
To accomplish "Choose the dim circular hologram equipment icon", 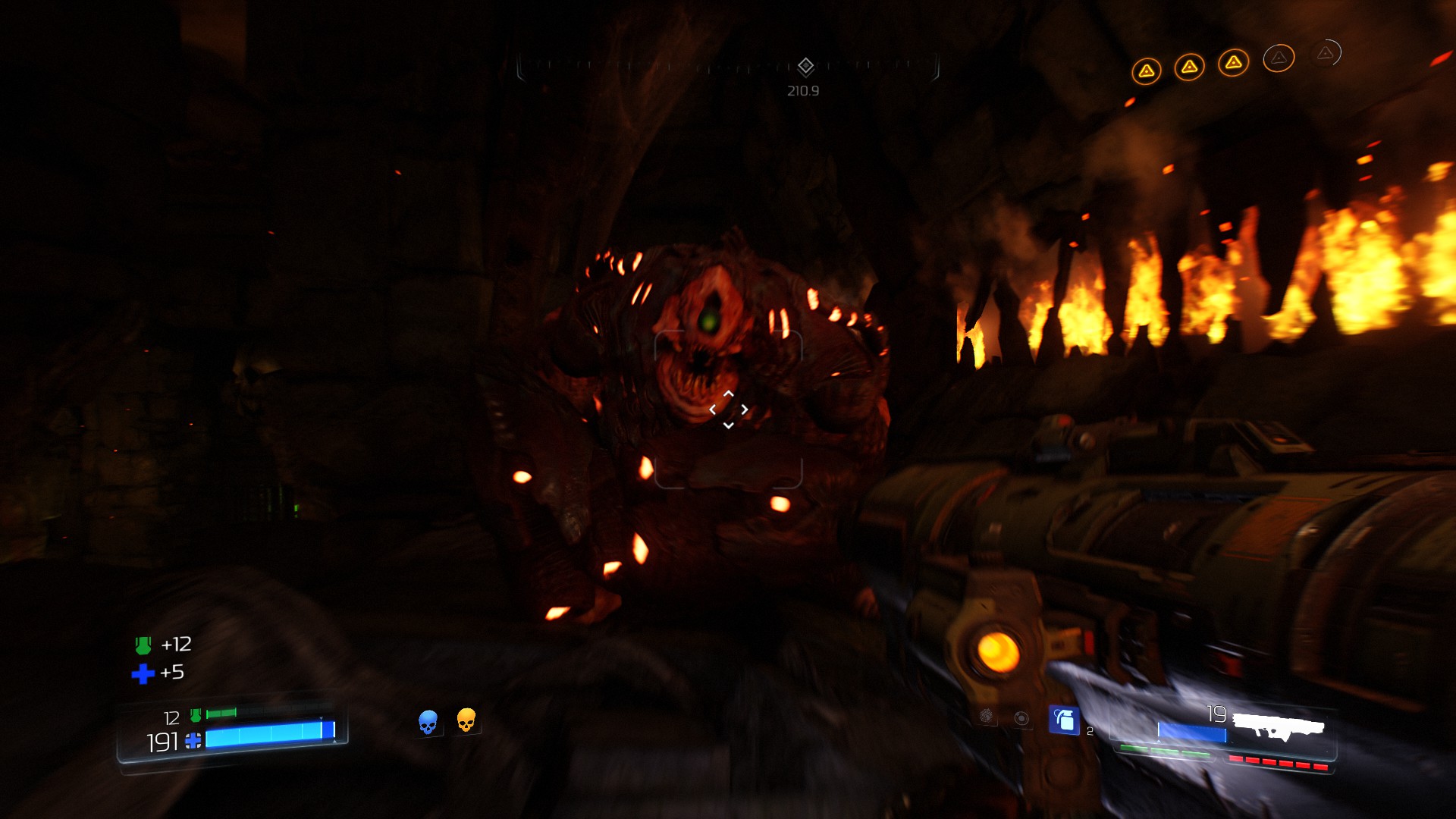I will [x=1021, y=718].
